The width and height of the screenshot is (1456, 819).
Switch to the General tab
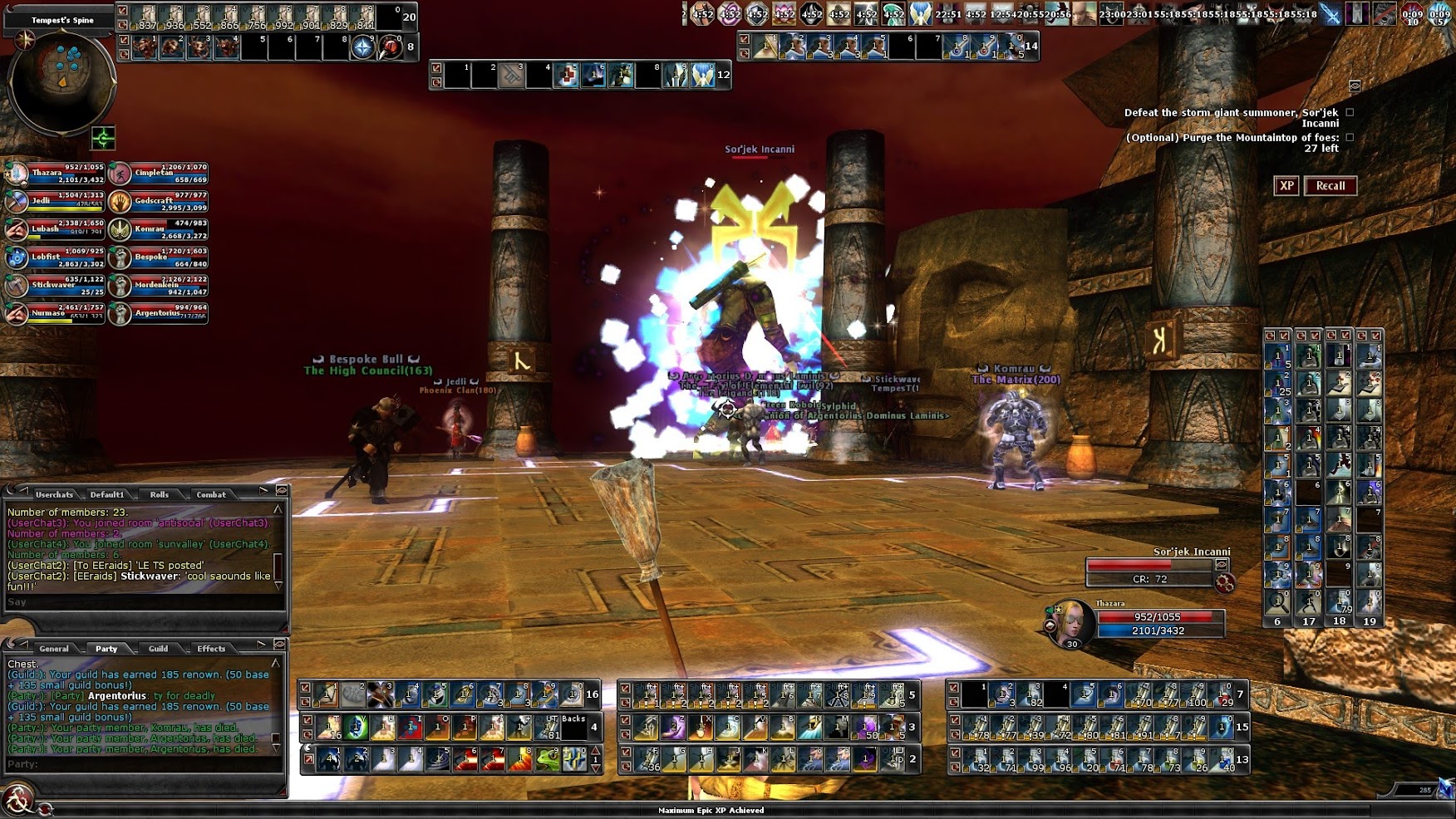pyautogui.click(x=54, y=649)
